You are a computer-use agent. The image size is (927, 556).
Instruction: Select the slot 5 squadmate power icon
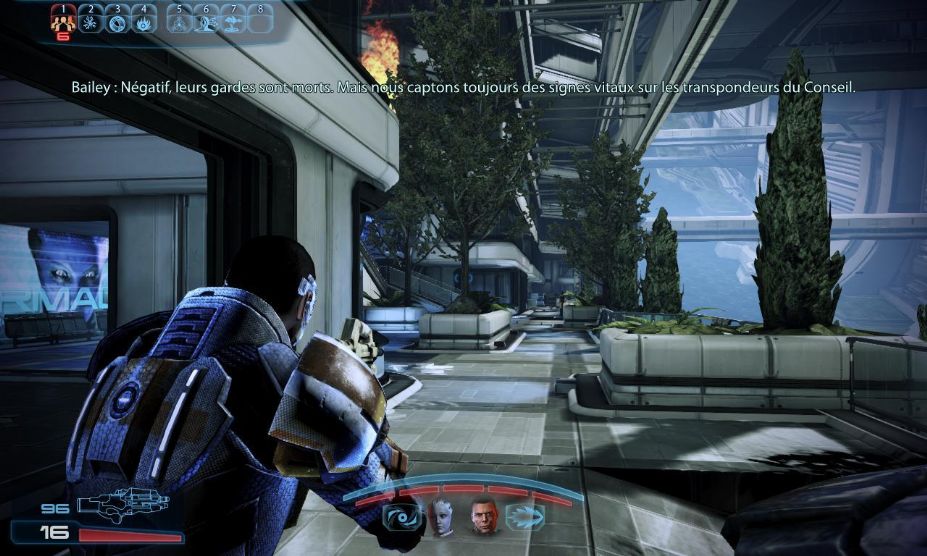pos(180,21)
